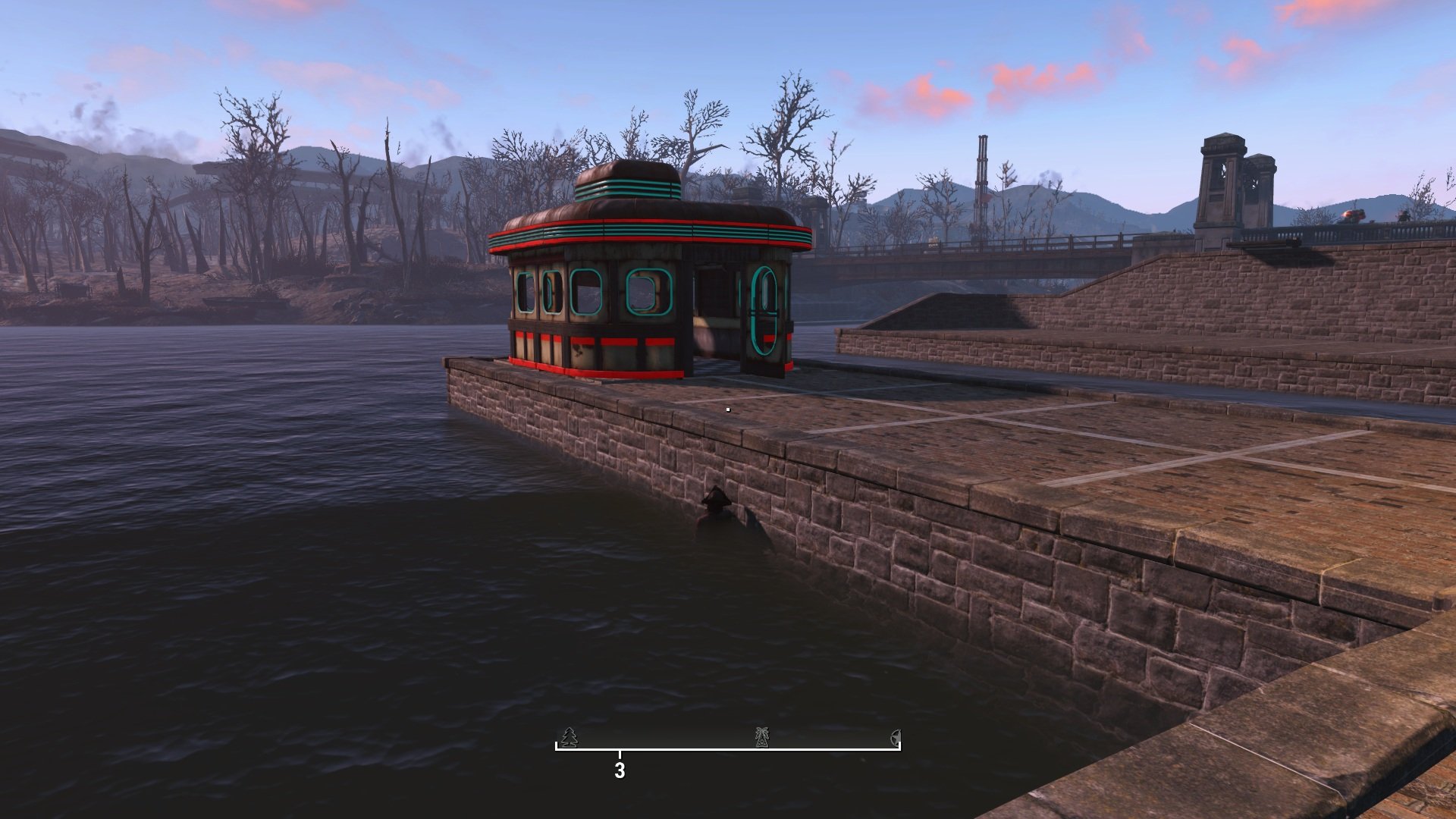
Task: Select the radio tower marker on the compass
Action: (x=762, y=736)
